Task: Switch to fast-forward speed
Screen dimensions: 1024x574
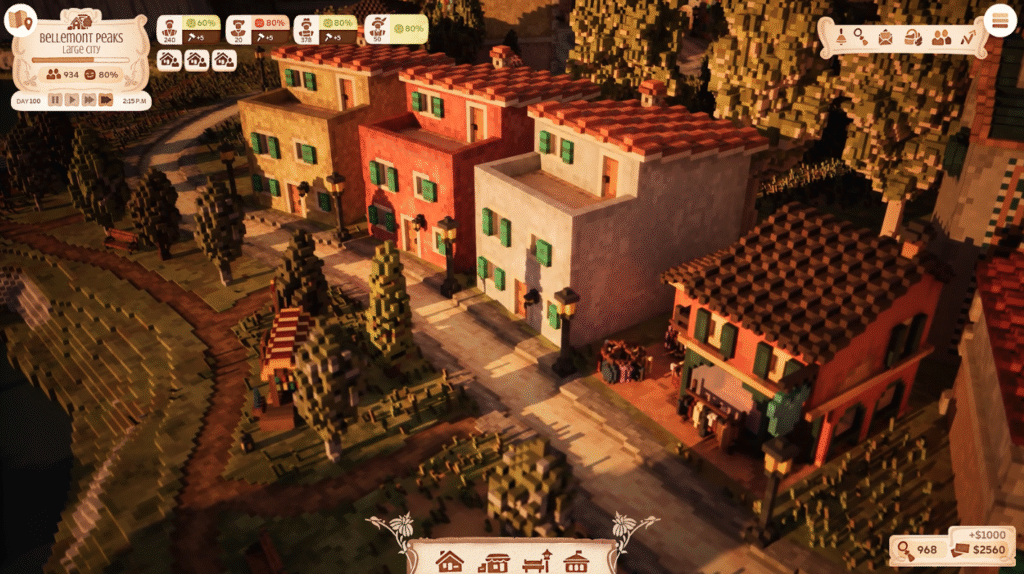Action: (88, 100)
